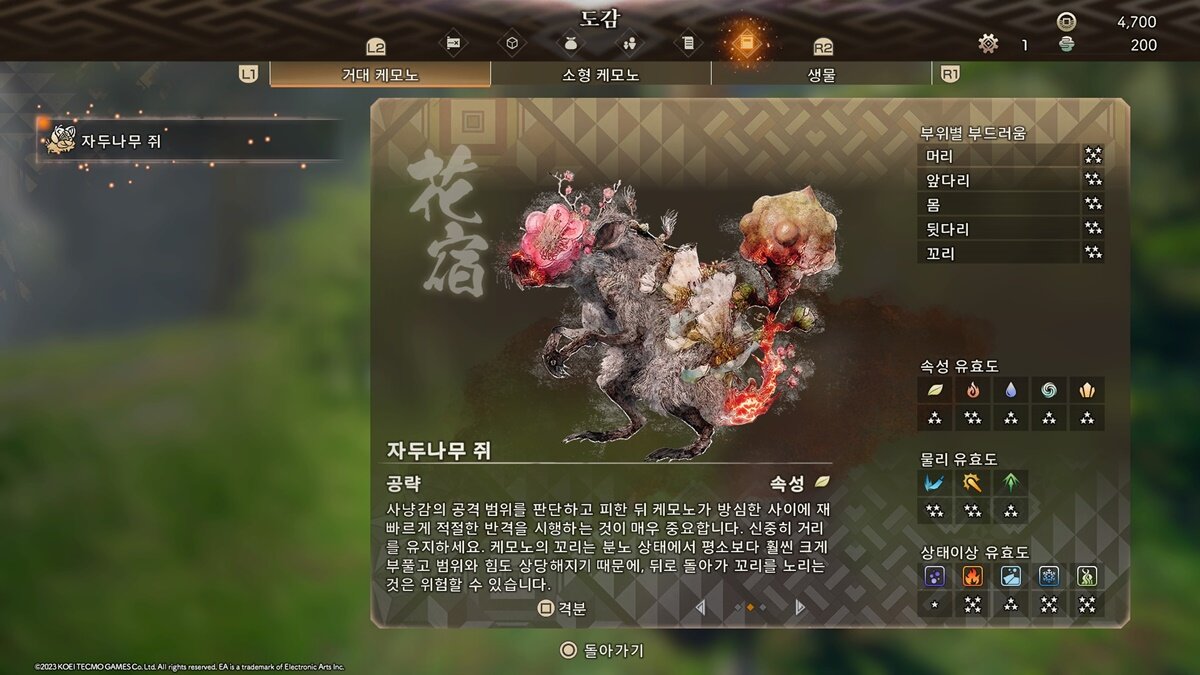Image resolution: width=1200 pixels, height=675 pixels.
Task: Open the flag icon menu category
Action: [x=453, y=43]
